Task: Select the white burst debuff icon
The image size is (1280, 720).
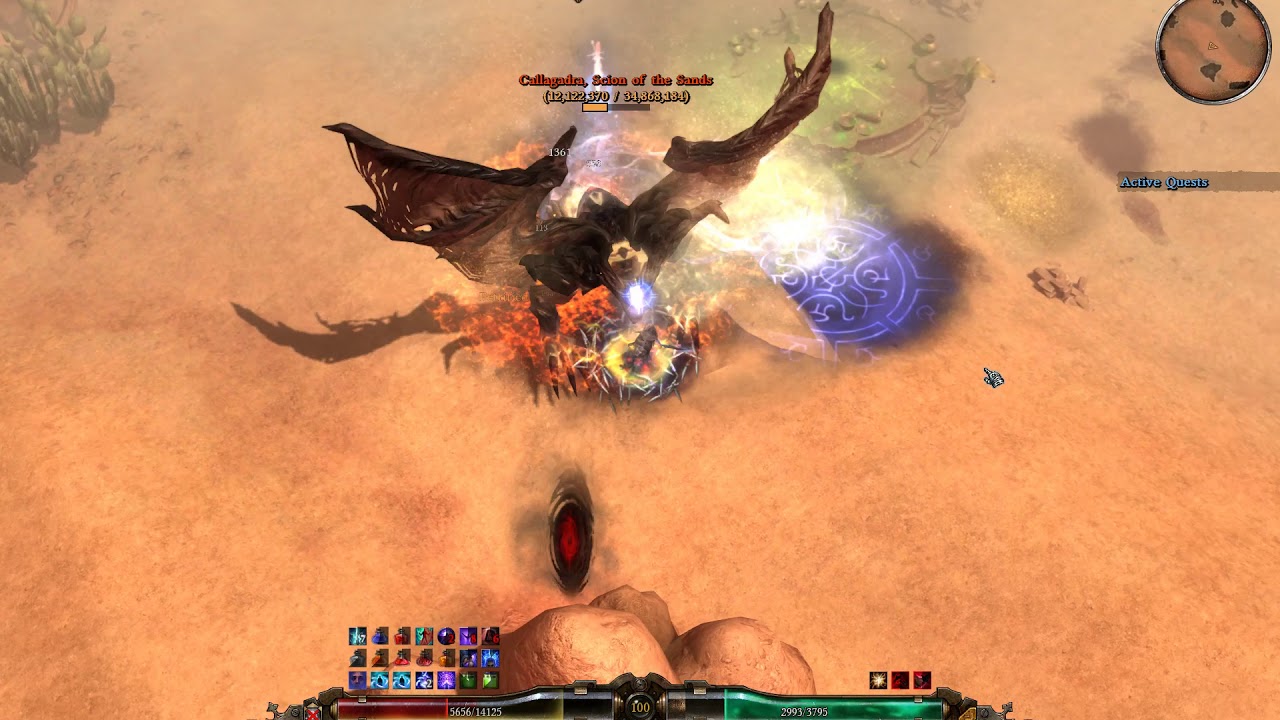Action: pos(878,680)
